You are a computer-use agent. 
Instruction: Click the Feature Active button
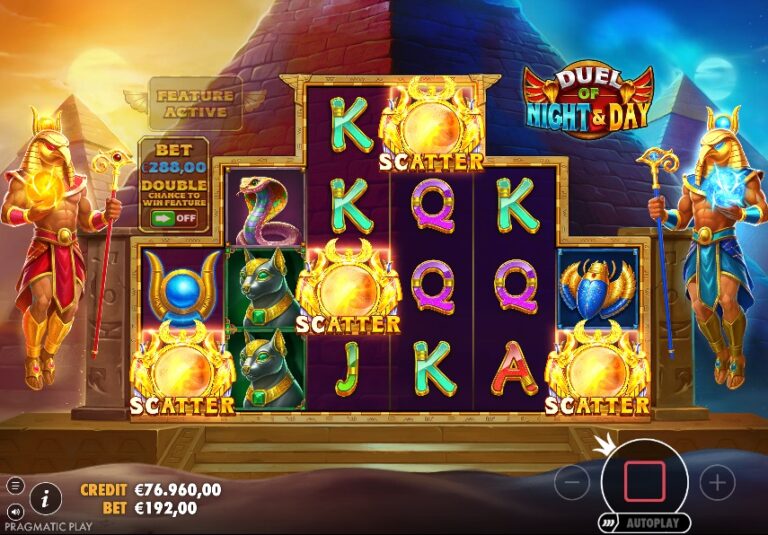pos(196,103)
